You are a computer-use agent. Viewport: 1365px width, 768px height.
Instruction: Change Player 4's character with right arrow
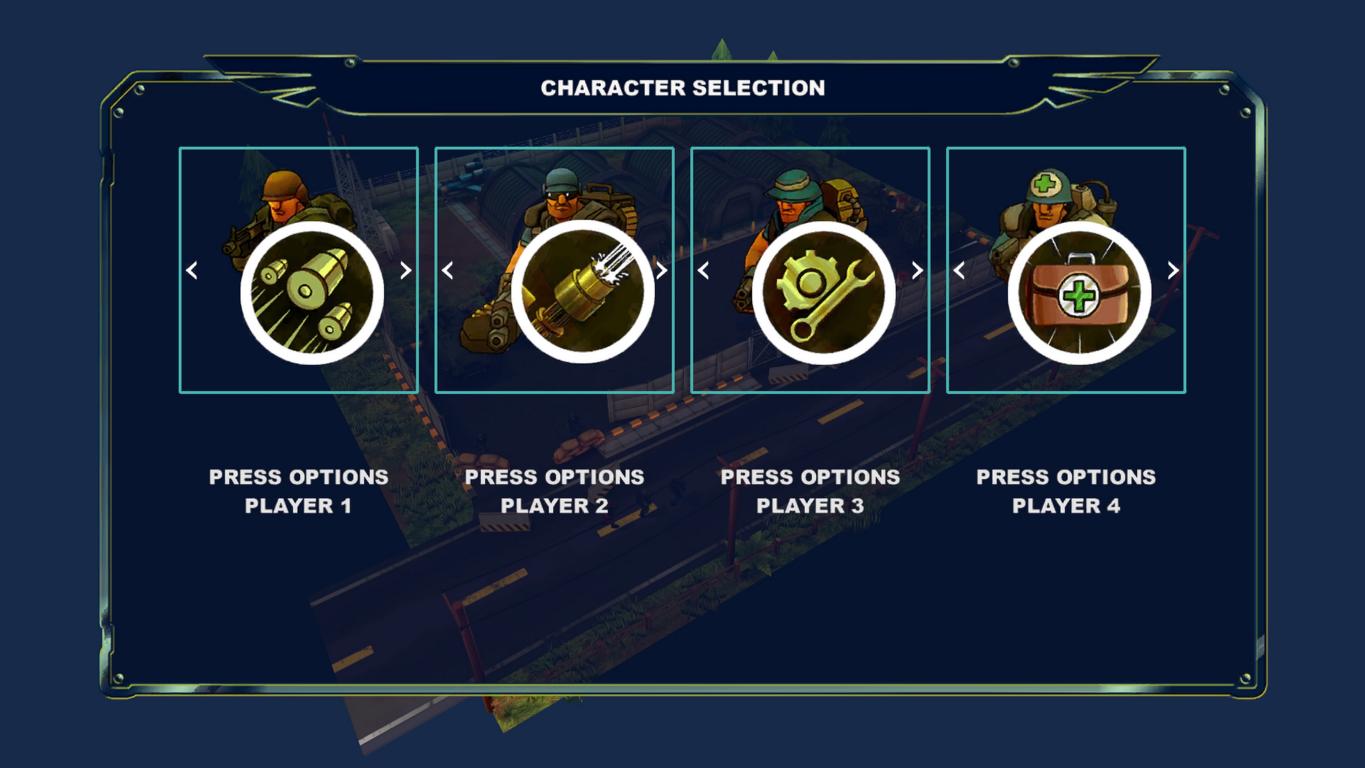point(1173,270)
